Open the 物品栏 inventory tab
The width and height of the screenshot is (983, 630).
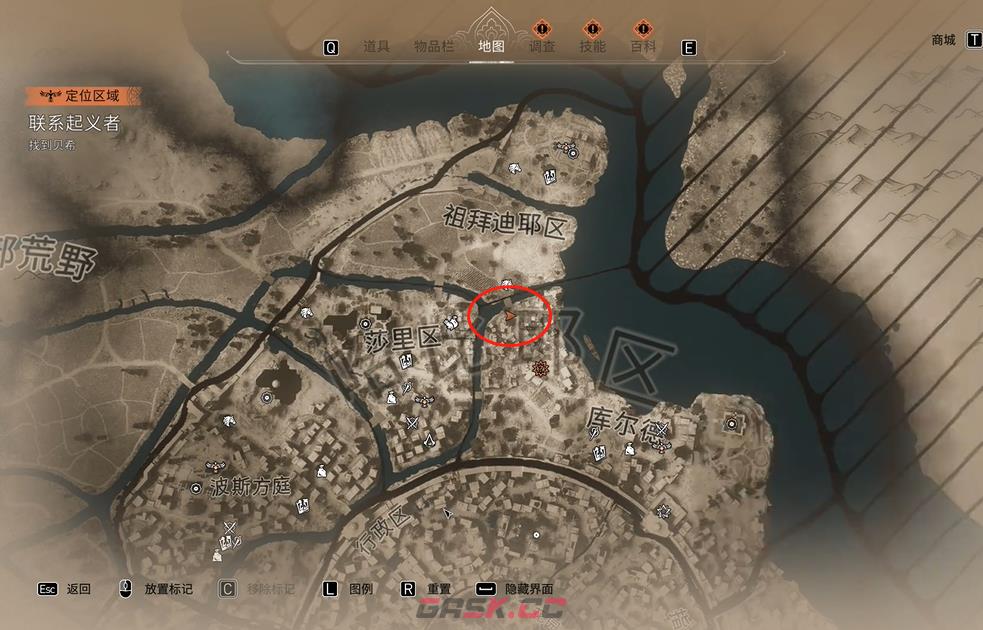(435, 47)
